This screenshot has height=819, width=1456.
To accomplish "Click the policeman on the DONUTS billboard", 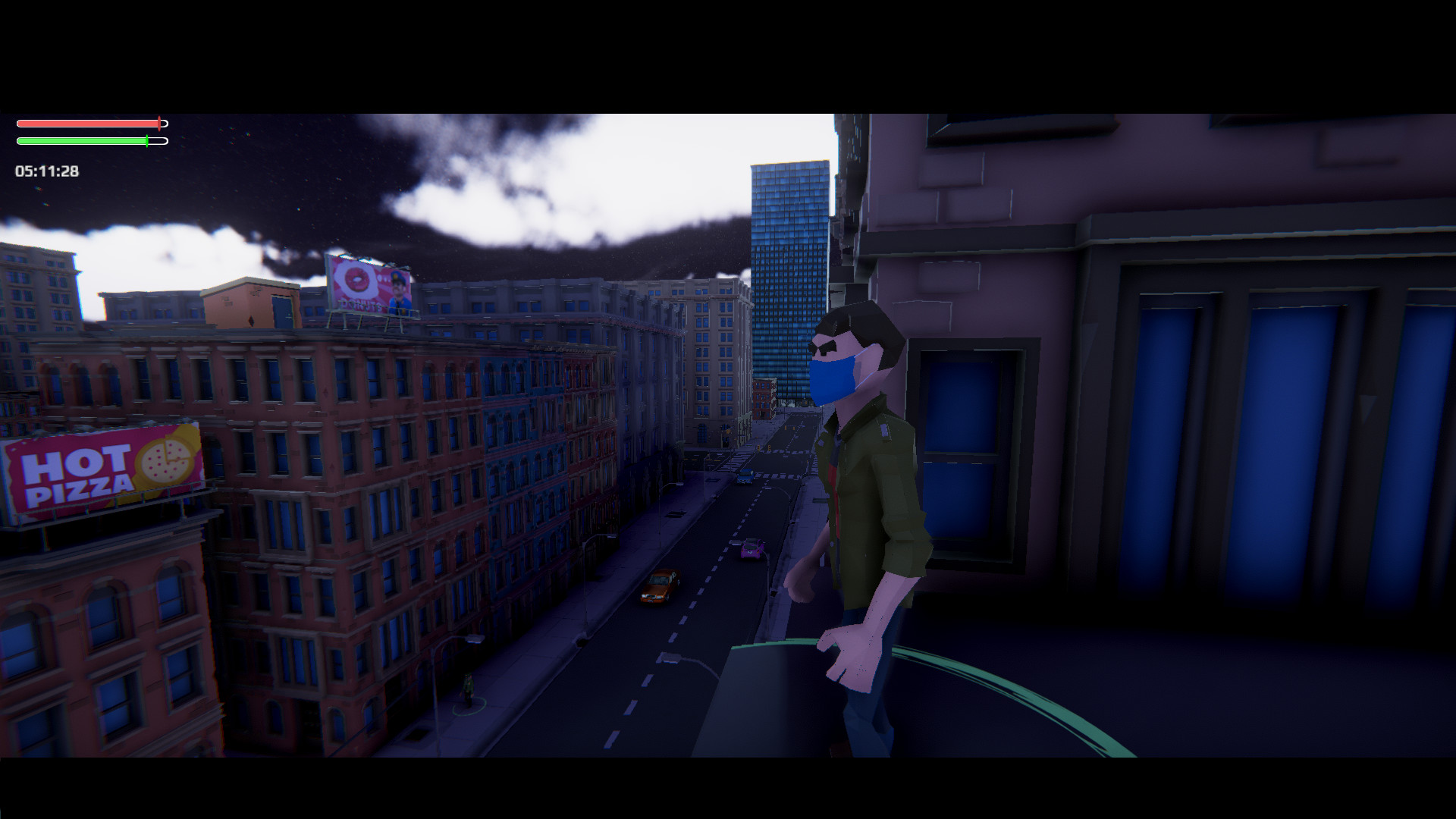I will pyautogui.click(x=398, y=290).
